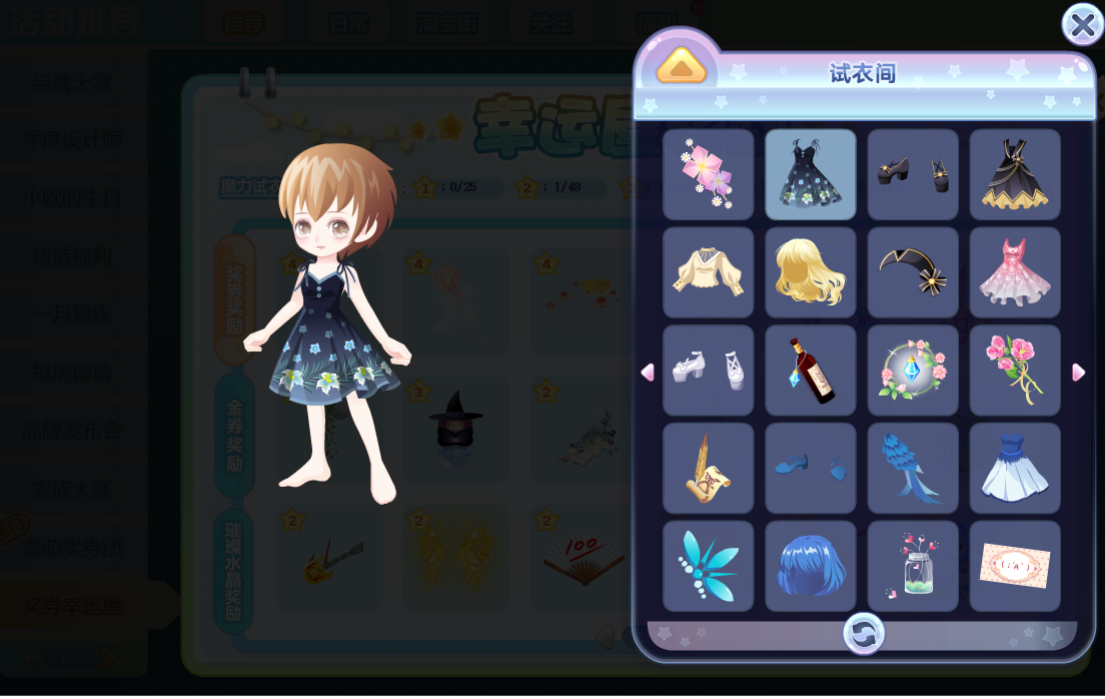Viewport: 1105px width, 699px height.
Task: Select the blue and white strapless gown
Action: (1014, 468)
